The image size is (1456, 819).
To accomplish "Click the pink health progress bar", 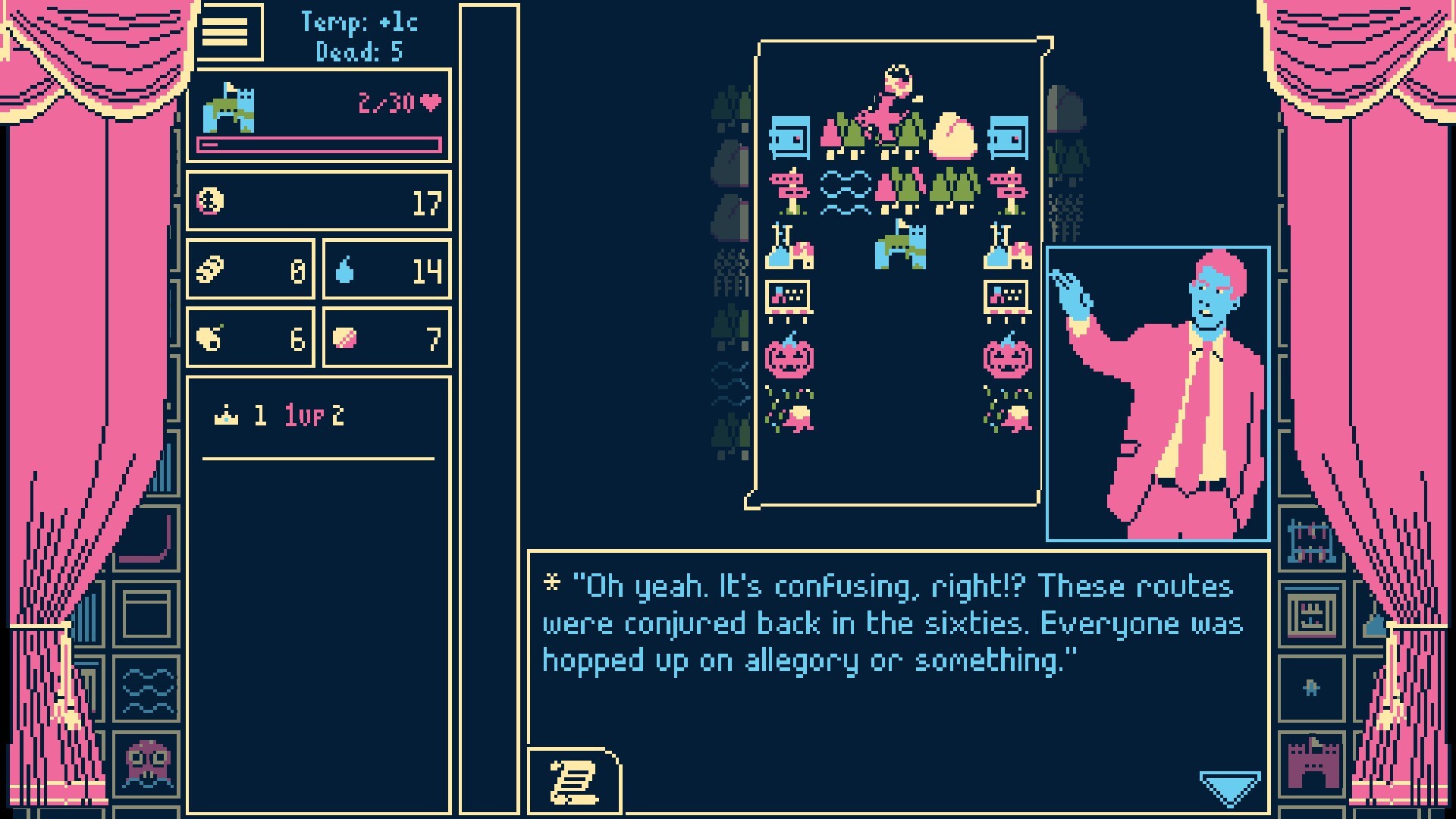I will click(x=318, y=143).
